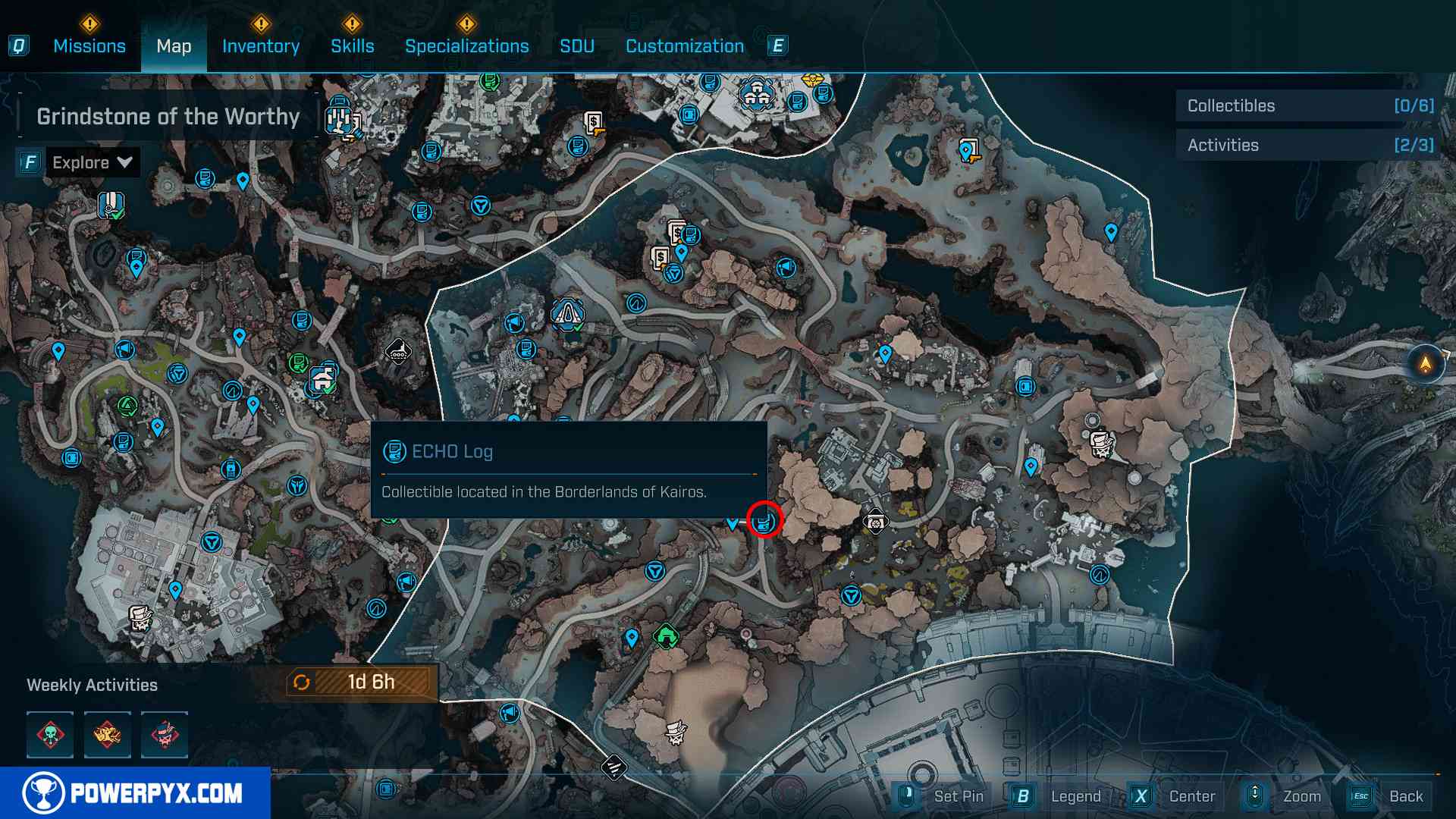Screen dimensions: 1456x819
Task: Expand the Explore filter dropdown
Action: pyautogui.click(x=92, y=162)
